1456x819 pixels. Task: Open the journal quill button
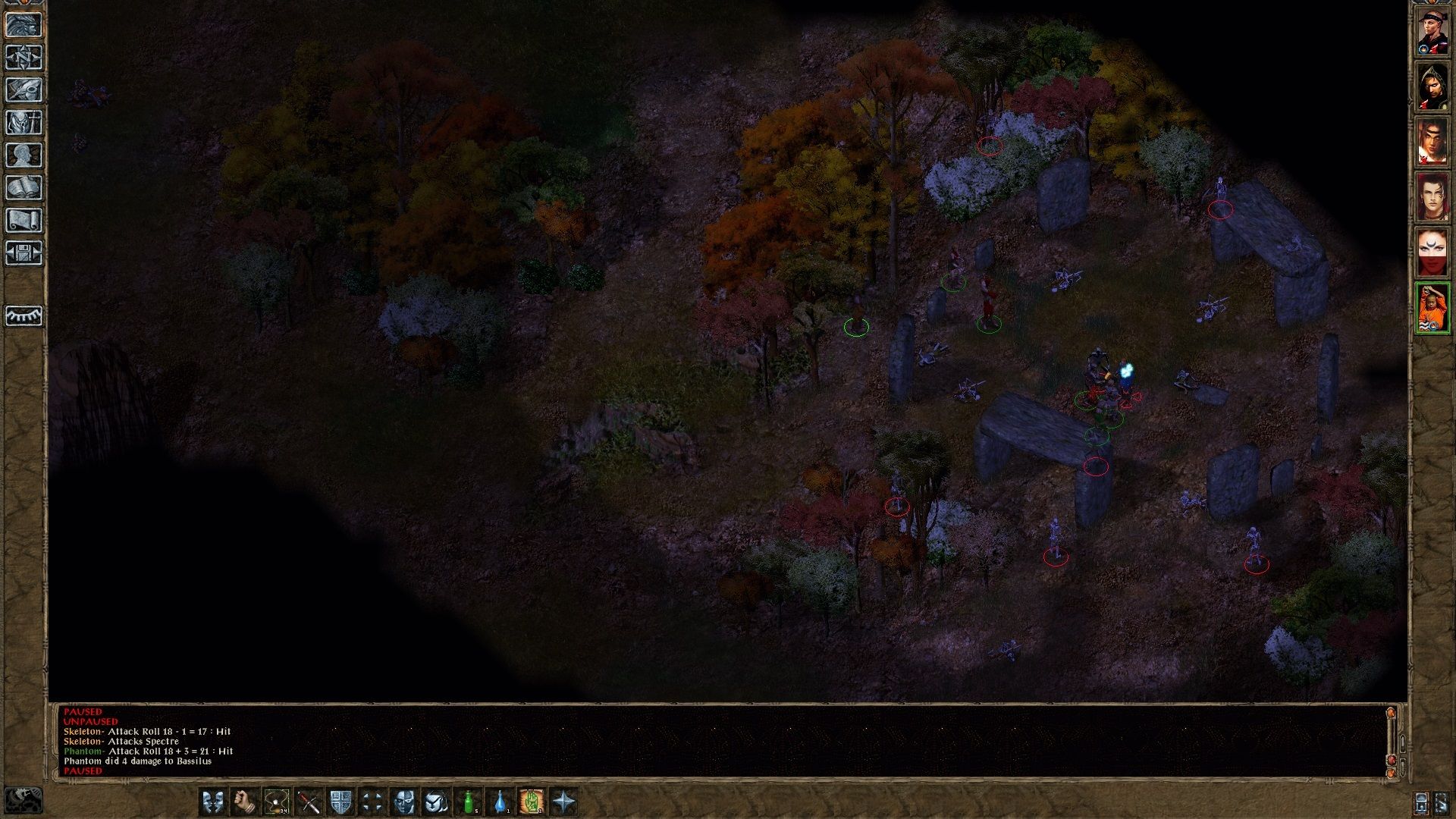tap(24, 89)
